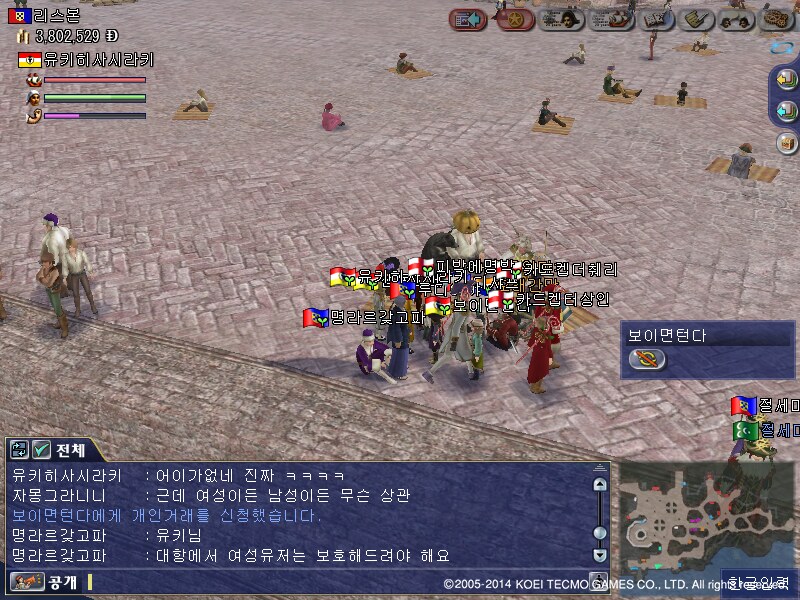This screenshot has height=600, width=800.
Task: Switch to the 전체 chat tab
Action: 71,450
